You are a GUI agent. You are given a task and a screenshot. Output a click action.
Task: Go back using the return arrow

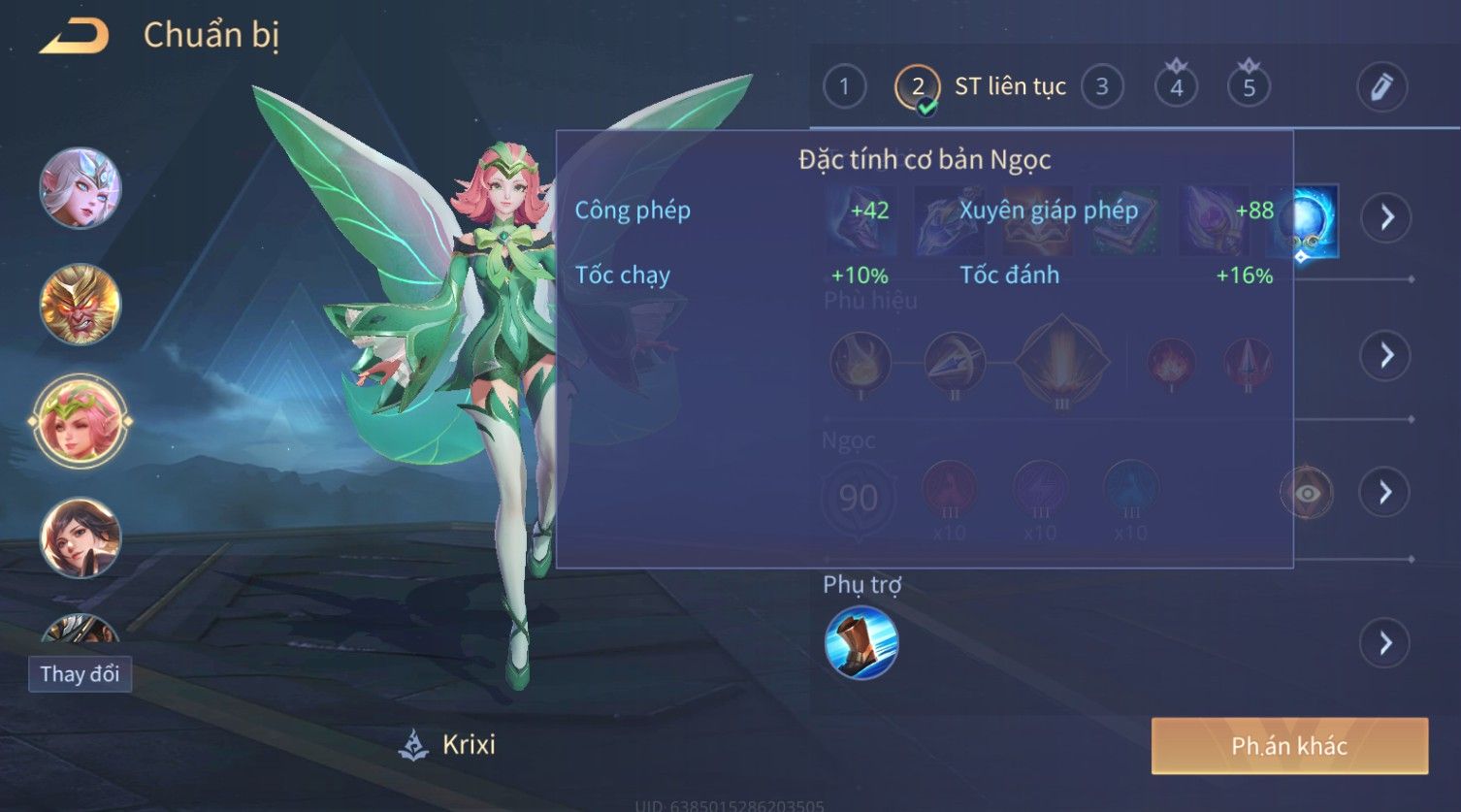click(x=74, y=37)
